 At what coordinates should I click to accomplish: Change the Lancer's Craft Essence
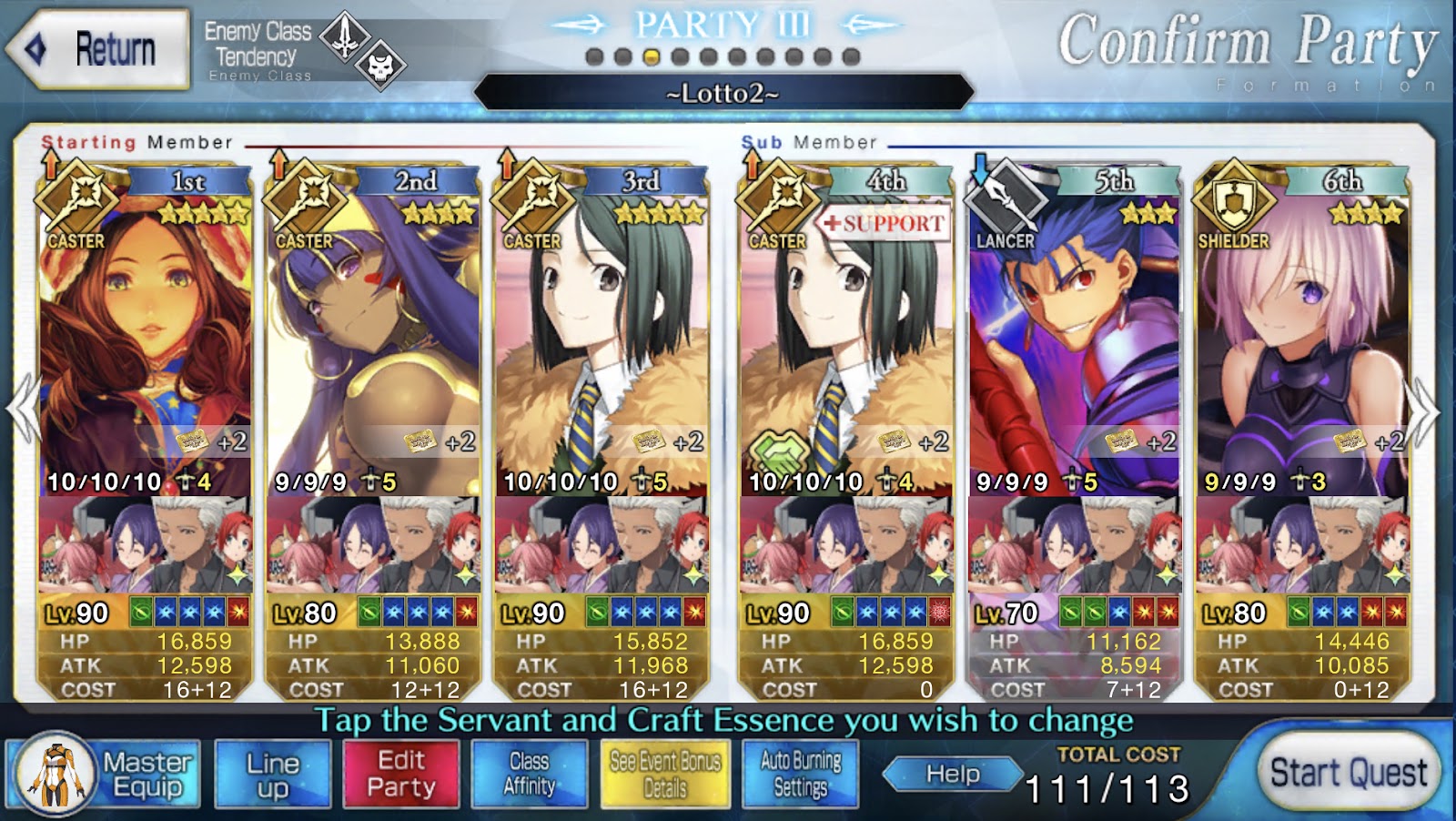point(1074,546)
